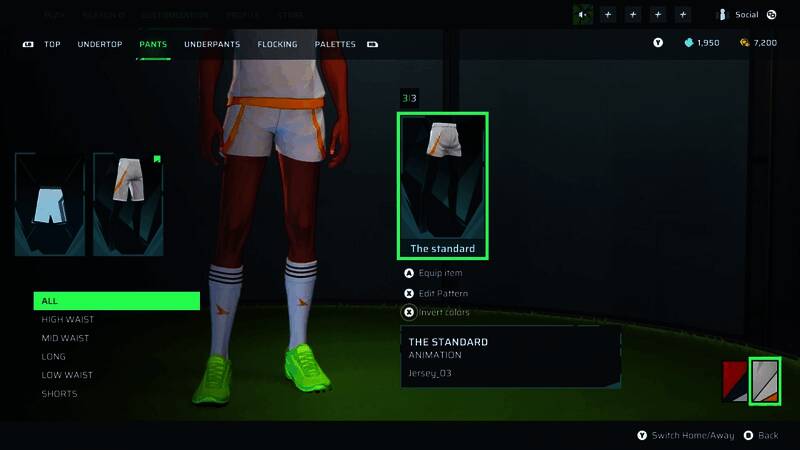The width and height of the screenshot is (800, 450).
Task: Switch to the Palettes tab
Action: (x=335, y=44)
